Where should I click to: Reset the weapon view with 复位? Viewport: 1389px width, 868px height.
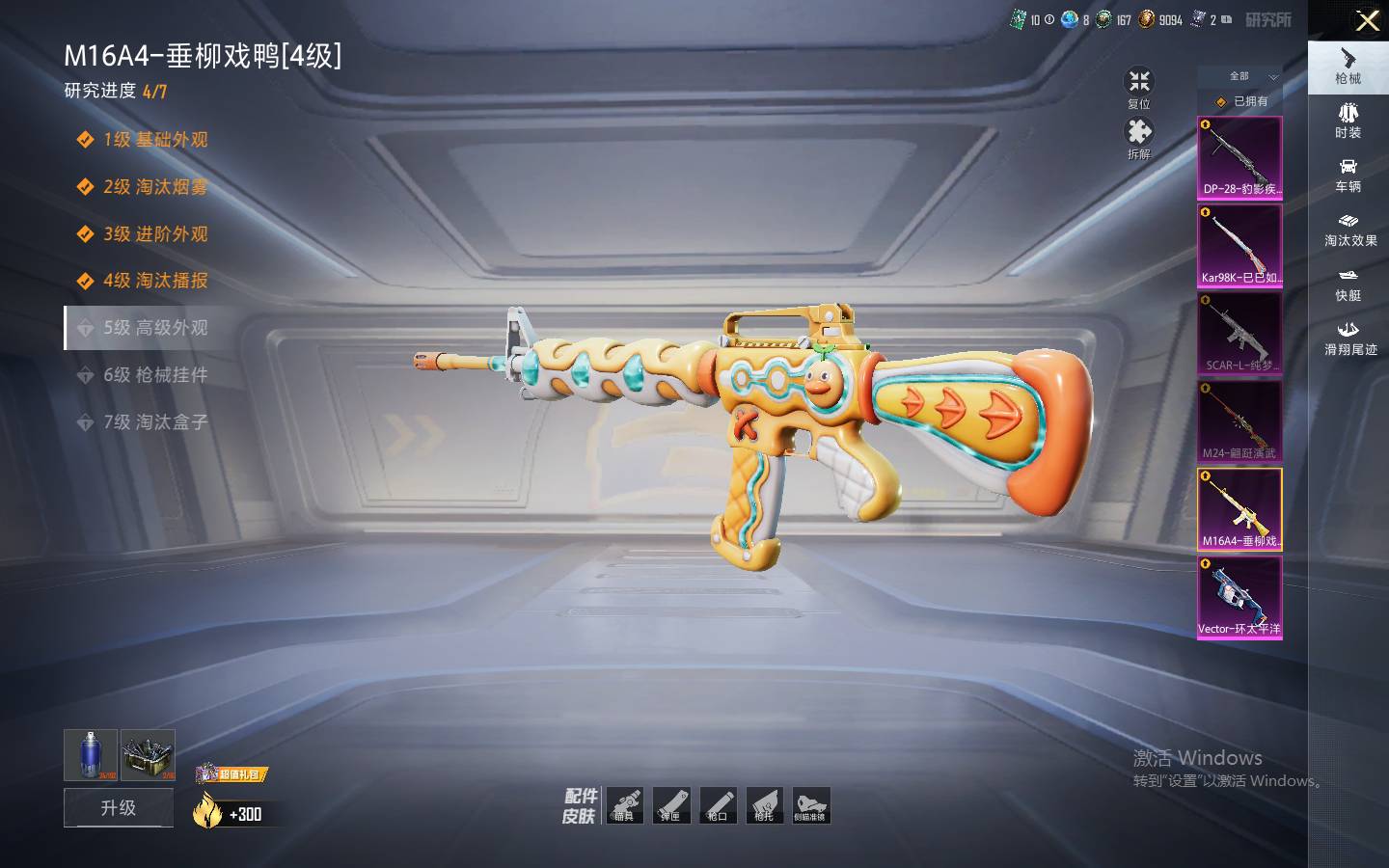point(1139,88)
